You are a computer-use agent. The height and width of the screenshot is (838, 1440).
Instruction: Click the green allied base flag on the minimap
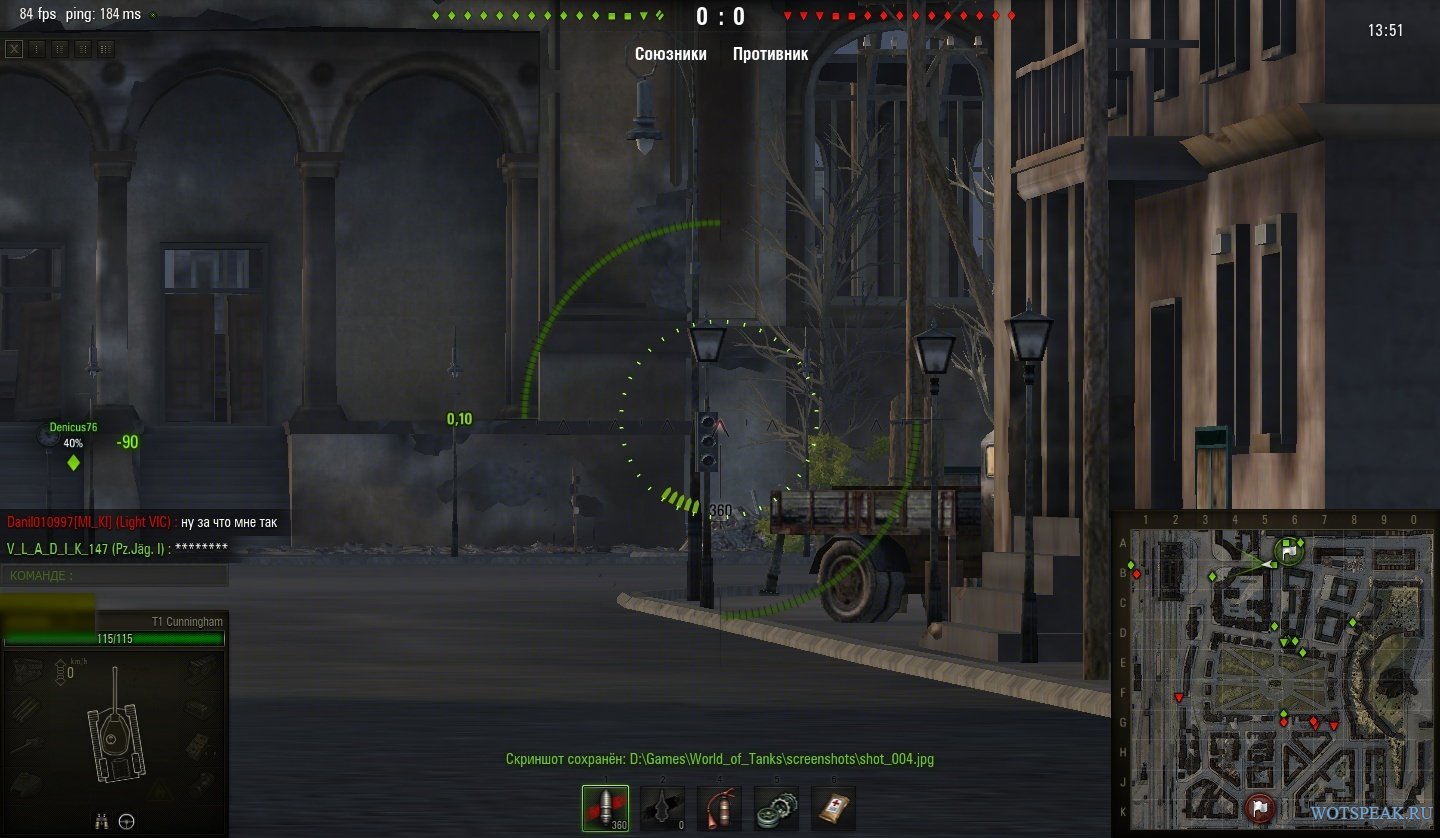point(1289,550)
